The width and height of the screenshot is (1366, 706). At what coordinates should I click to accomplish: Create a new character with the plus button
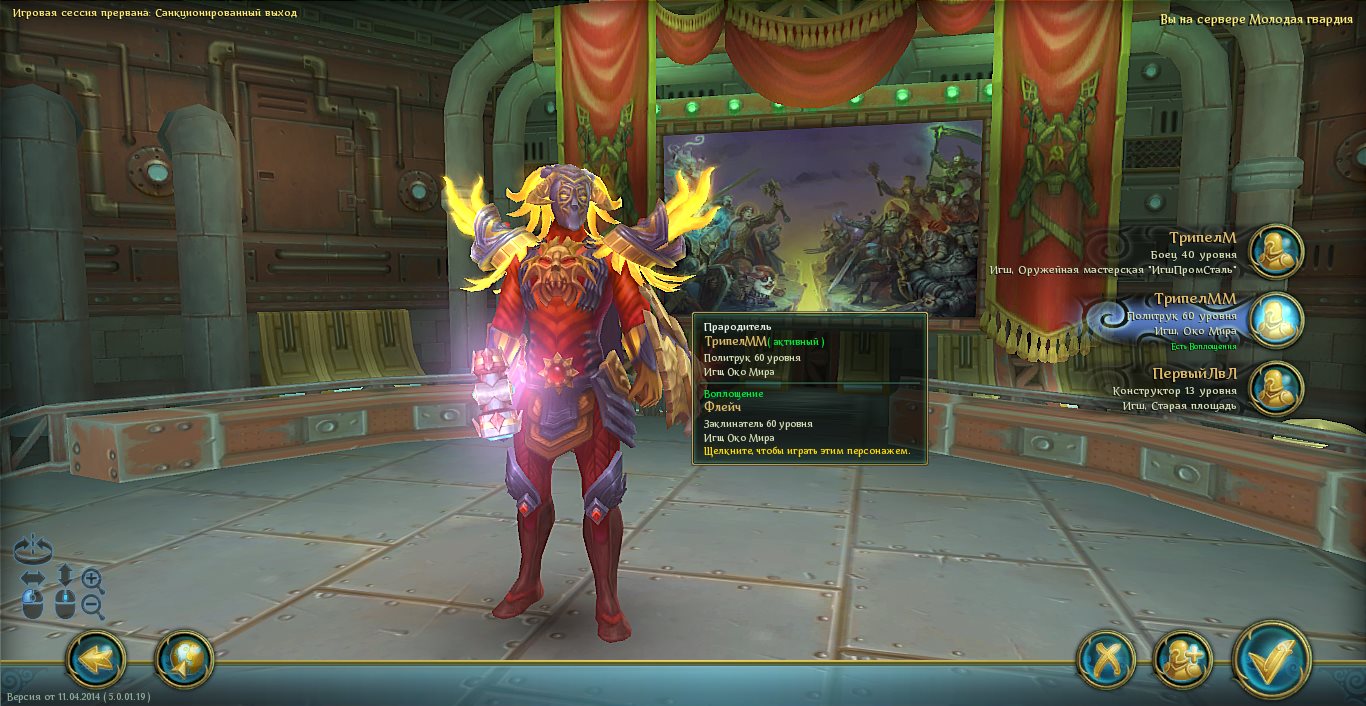1183,660
